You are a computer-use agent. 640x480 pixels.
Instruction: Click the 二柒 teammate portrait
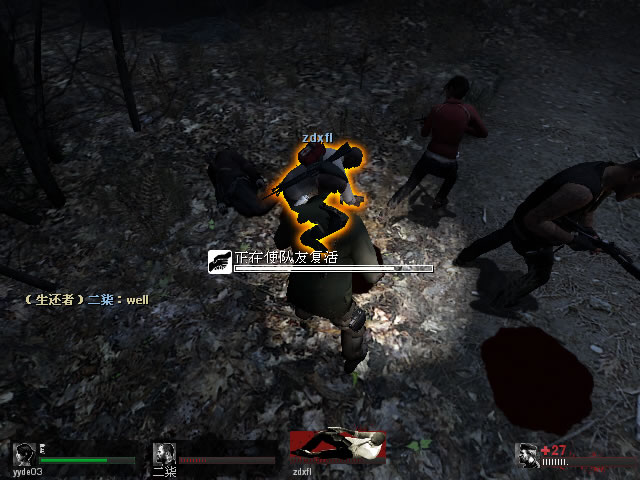164,455
